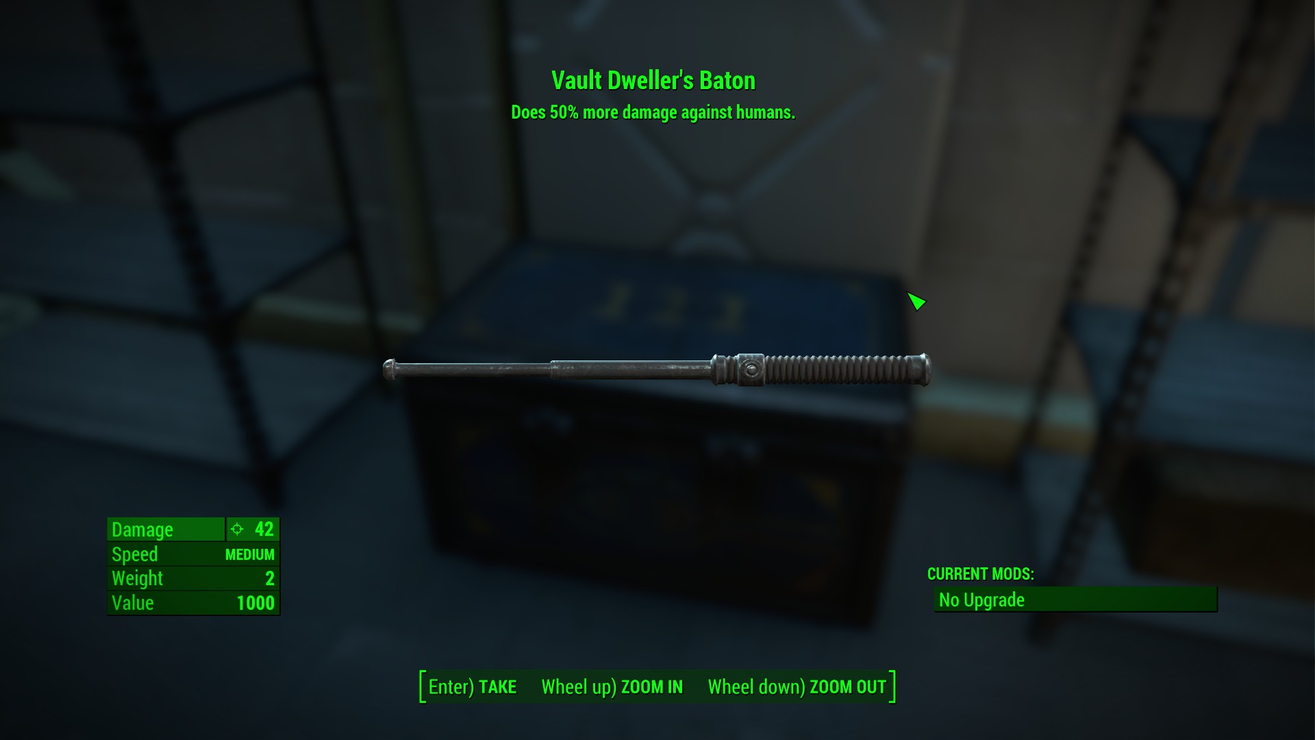This screenshot has height=740, width=1315.
Task: Take the Vault Dweller's Baton
Action: pyautogui.click(x=472, y=687)
